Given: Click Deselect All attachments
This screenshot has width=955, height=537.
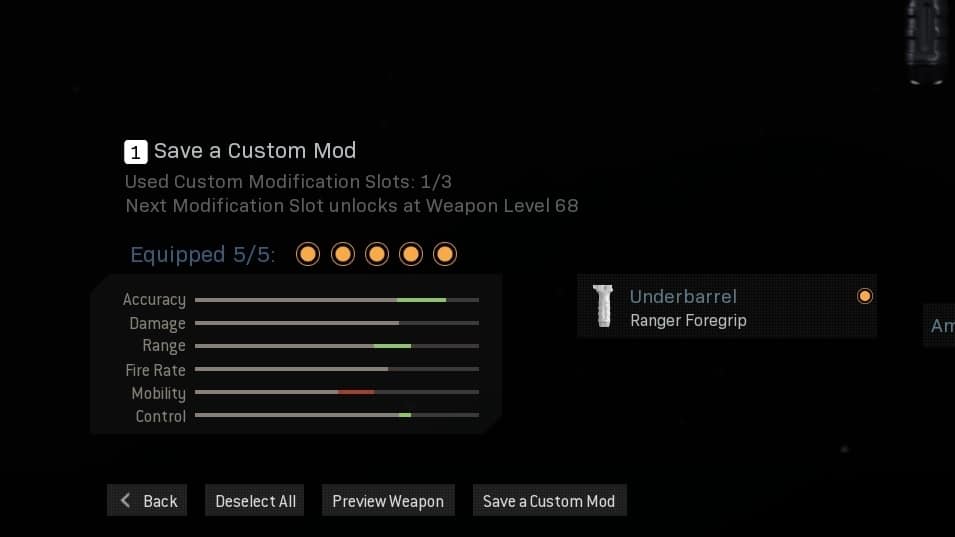Looking at the screenshot, I should (x=255, y=501).
